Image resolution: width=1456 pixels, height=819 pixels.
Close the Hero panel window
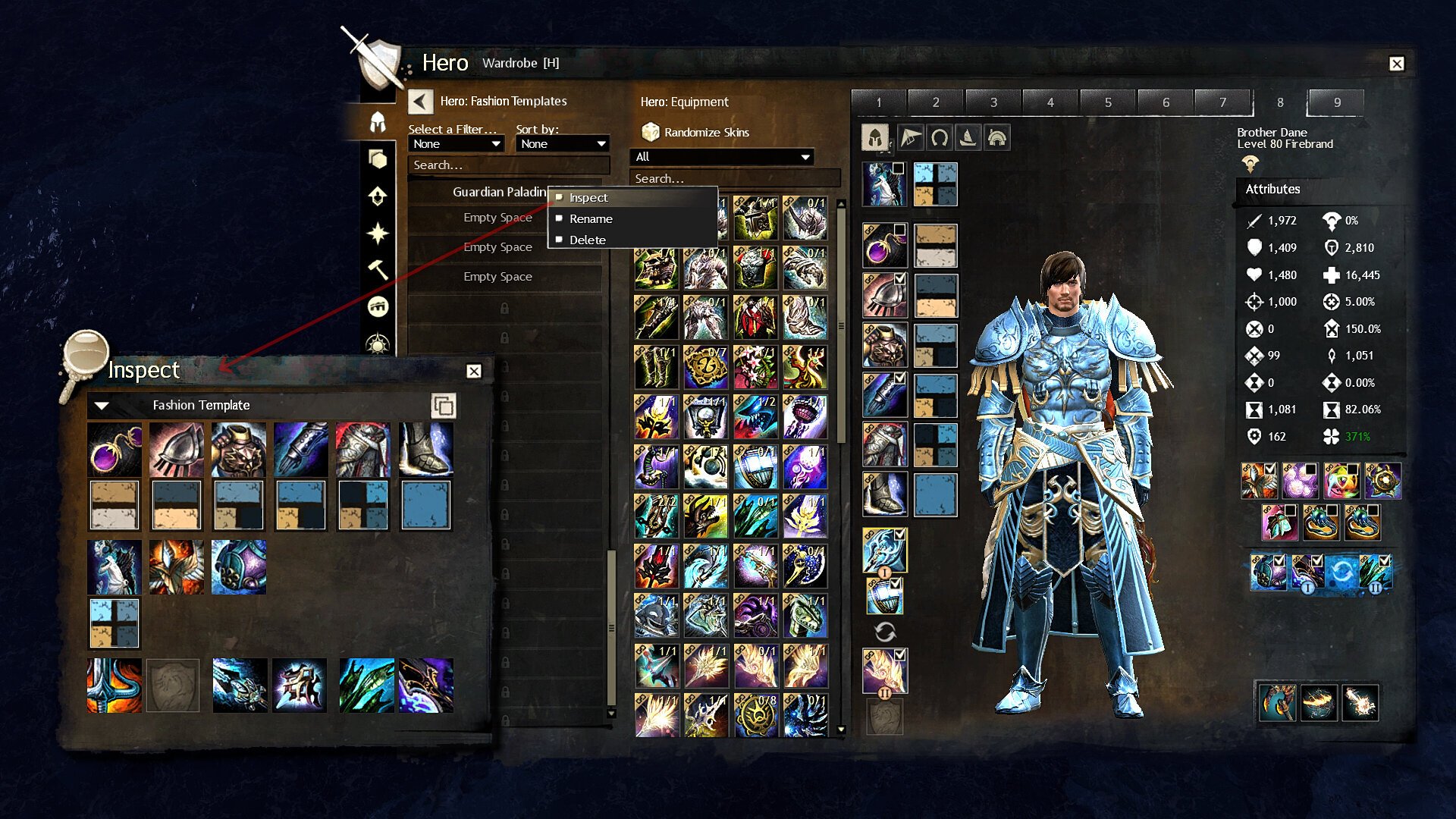point(1397,64)
